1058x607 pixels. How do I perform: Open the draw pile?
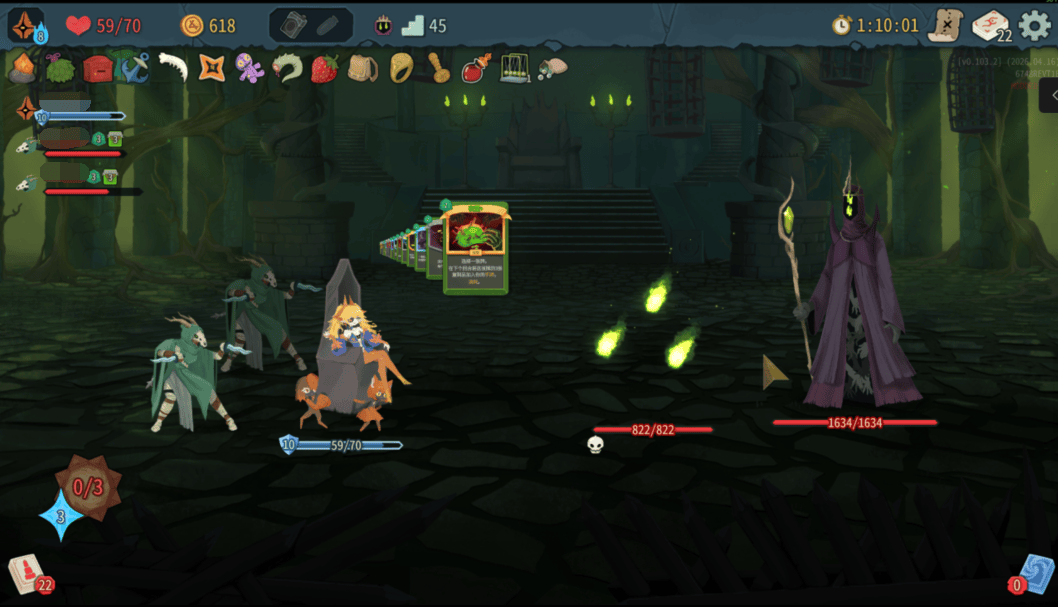27,573
